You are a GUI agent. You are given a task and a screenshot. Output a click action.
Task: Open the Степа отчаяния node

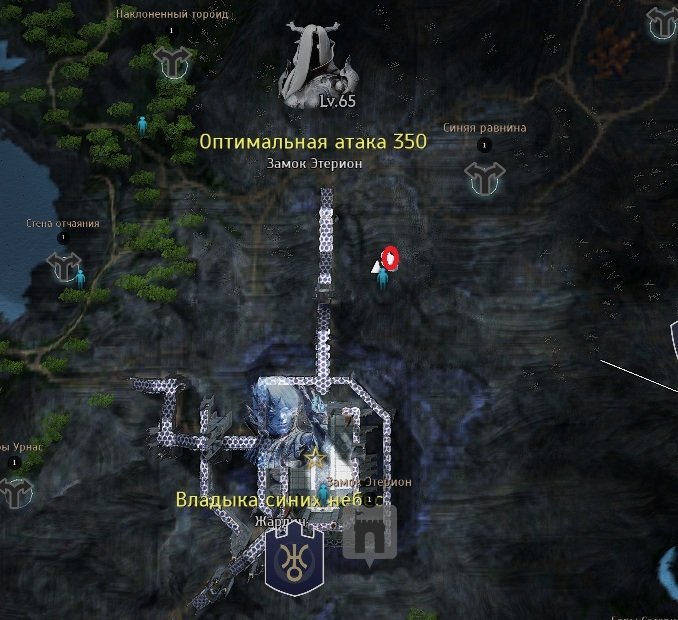pos(63,266)
